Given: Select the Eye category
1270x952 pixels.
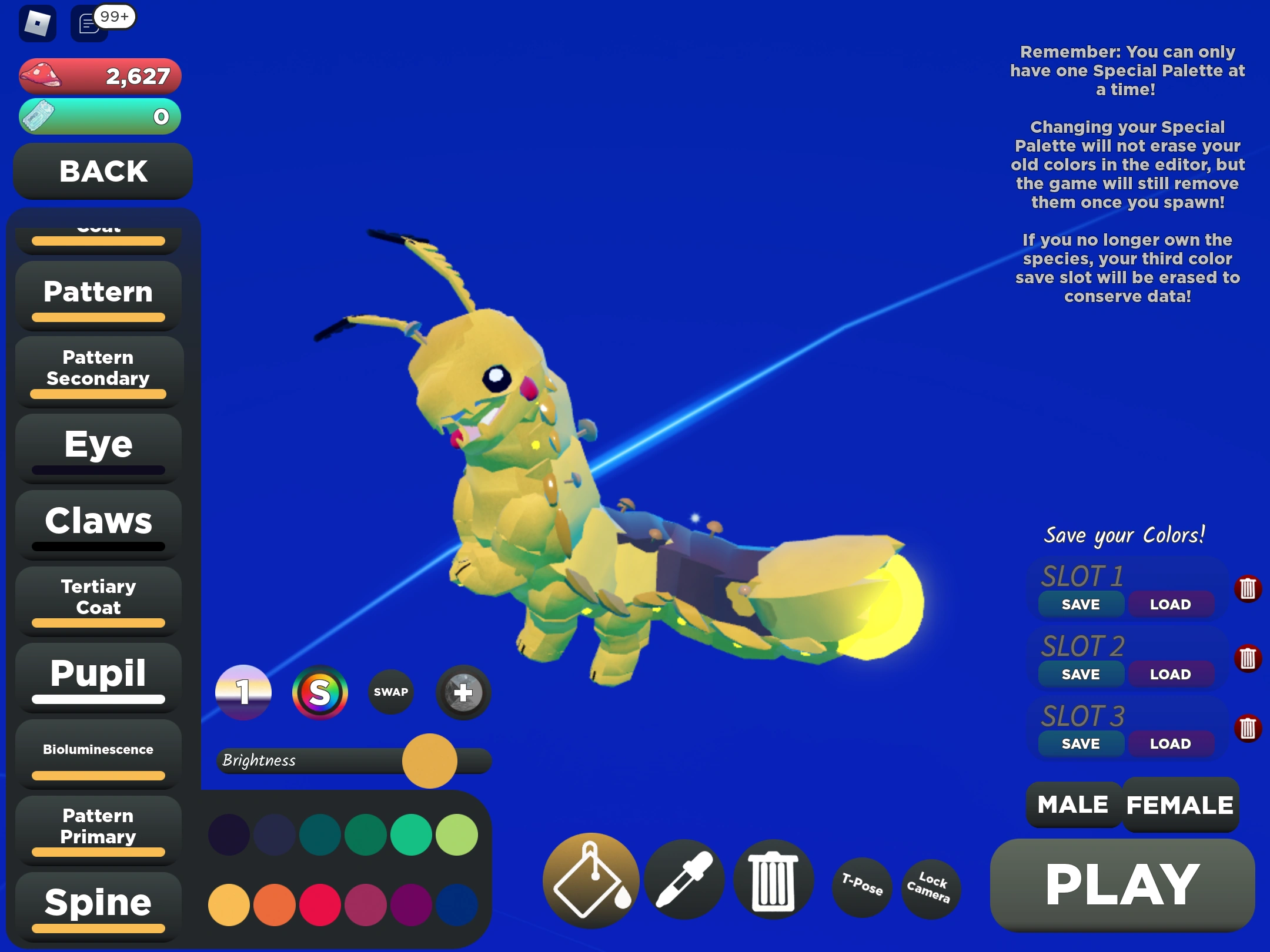Looking at the screenshot, I should point(98,445).
